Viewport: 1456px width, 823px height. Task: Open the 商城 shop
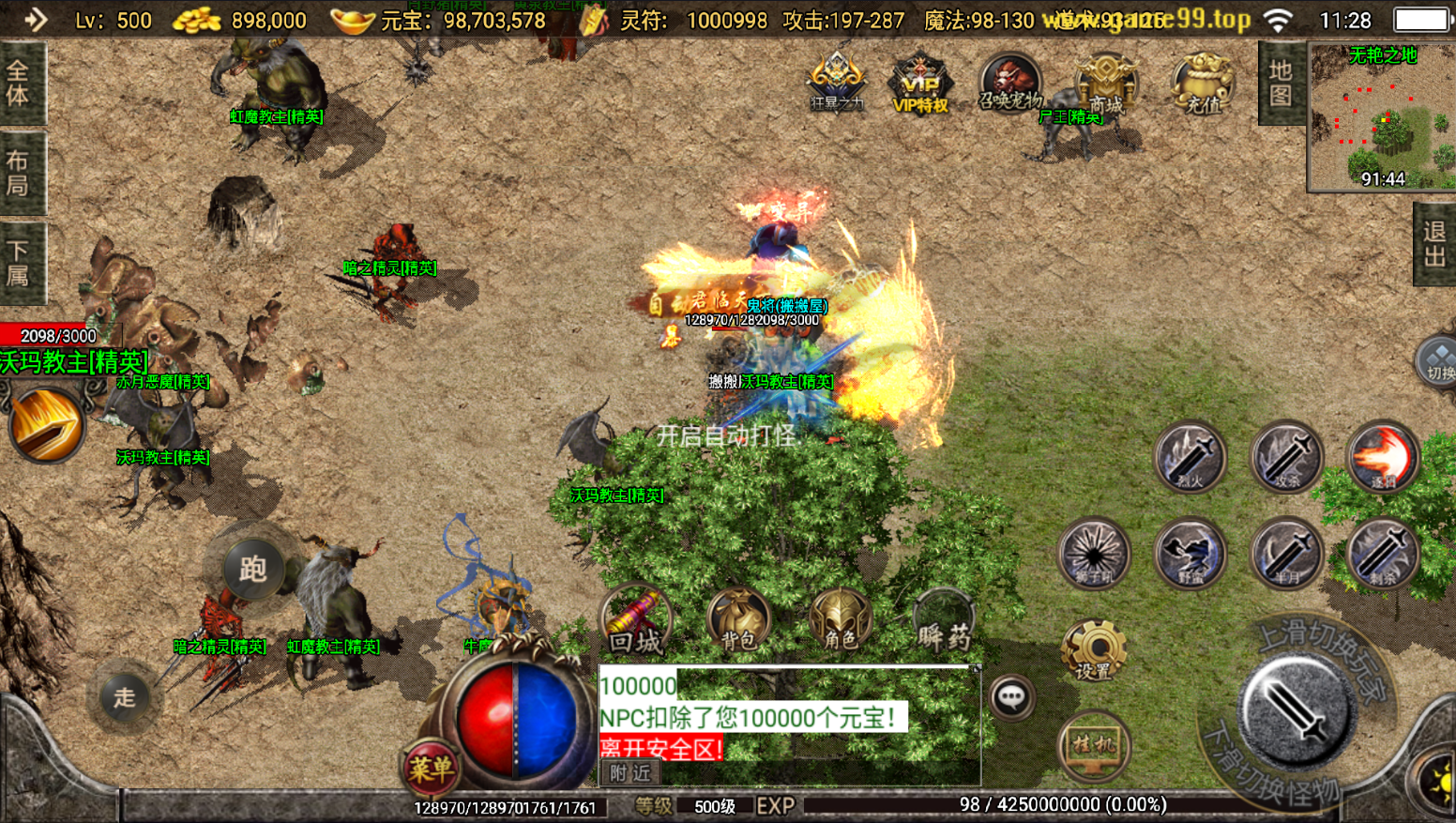(x=1106, y=83)
